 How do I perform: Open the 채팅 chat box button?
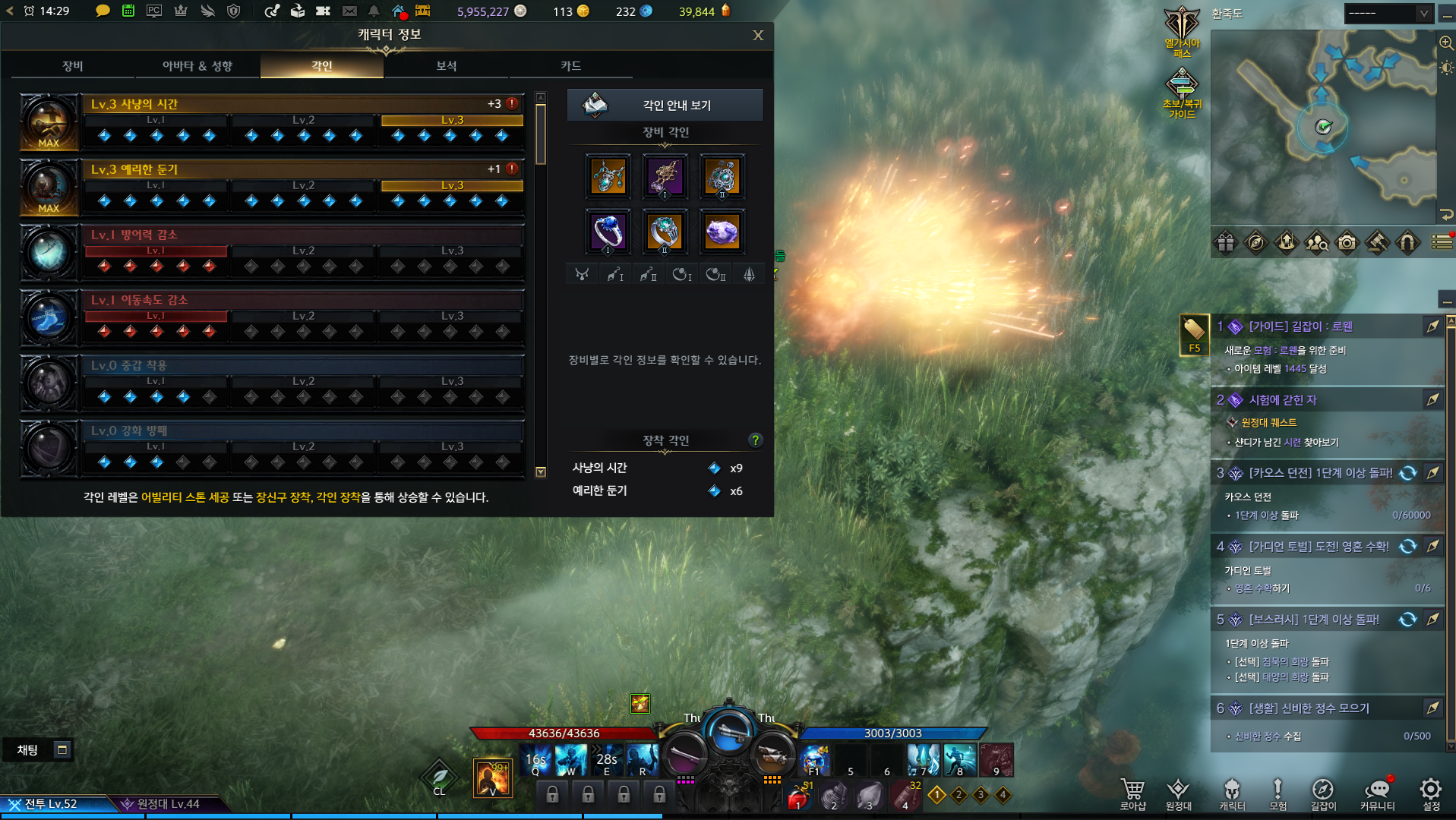coord(28,750)
